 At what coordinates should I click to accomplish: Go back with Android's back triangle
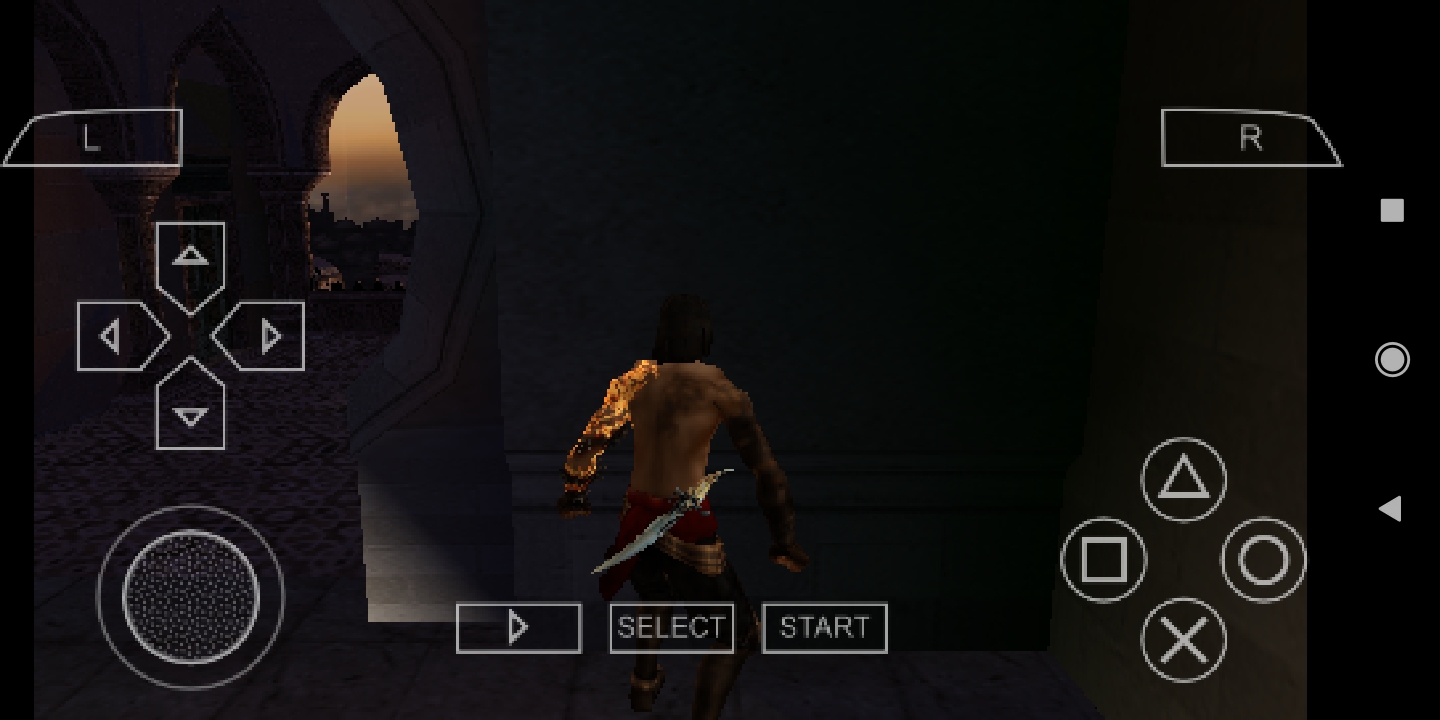coord(1390,509)
